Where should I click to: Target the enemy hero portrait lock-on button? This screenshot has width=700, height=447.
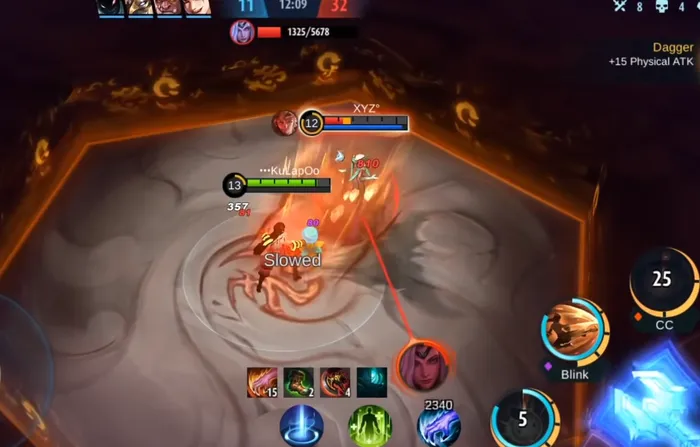(x=421, y=366)
